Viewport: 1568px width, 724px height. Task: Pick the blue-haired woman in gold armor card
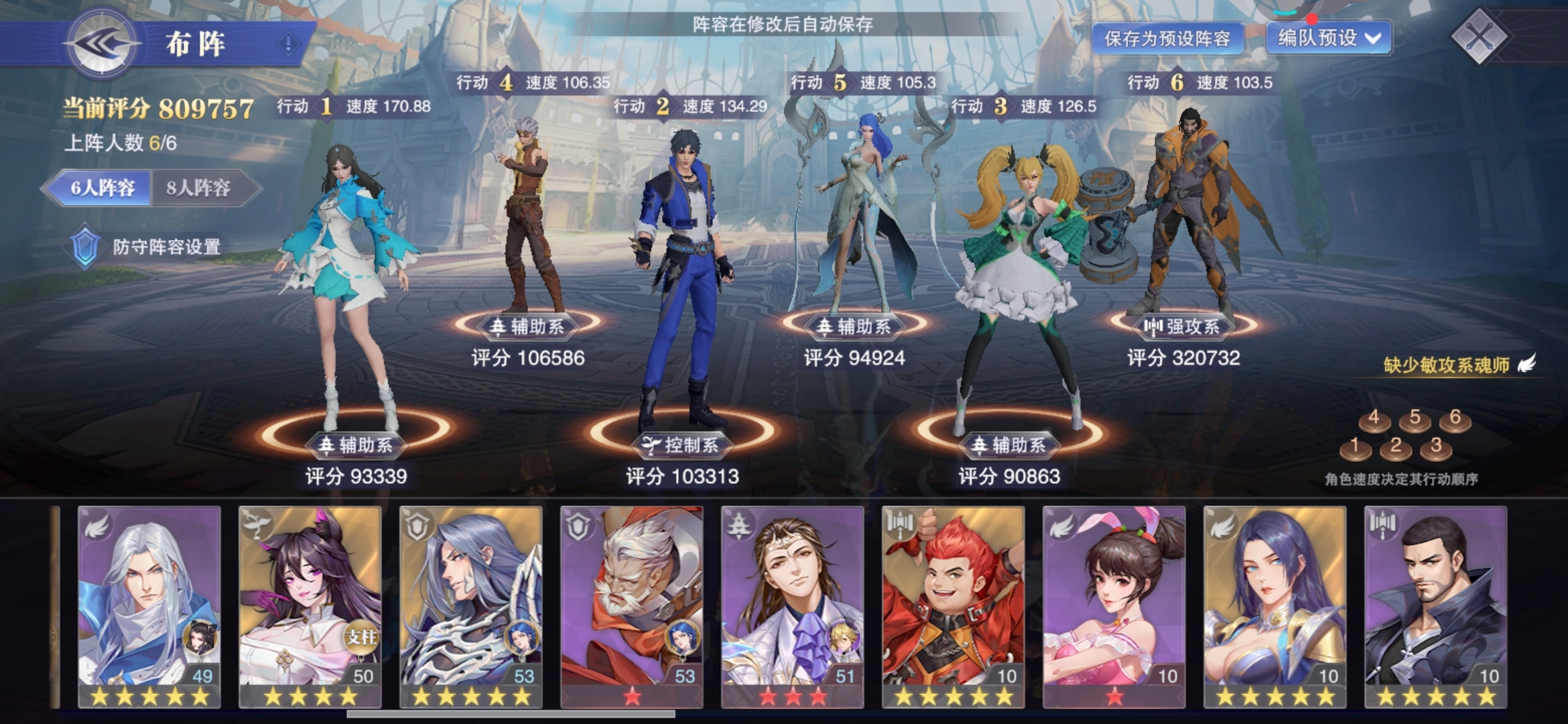click(1275, 607)
